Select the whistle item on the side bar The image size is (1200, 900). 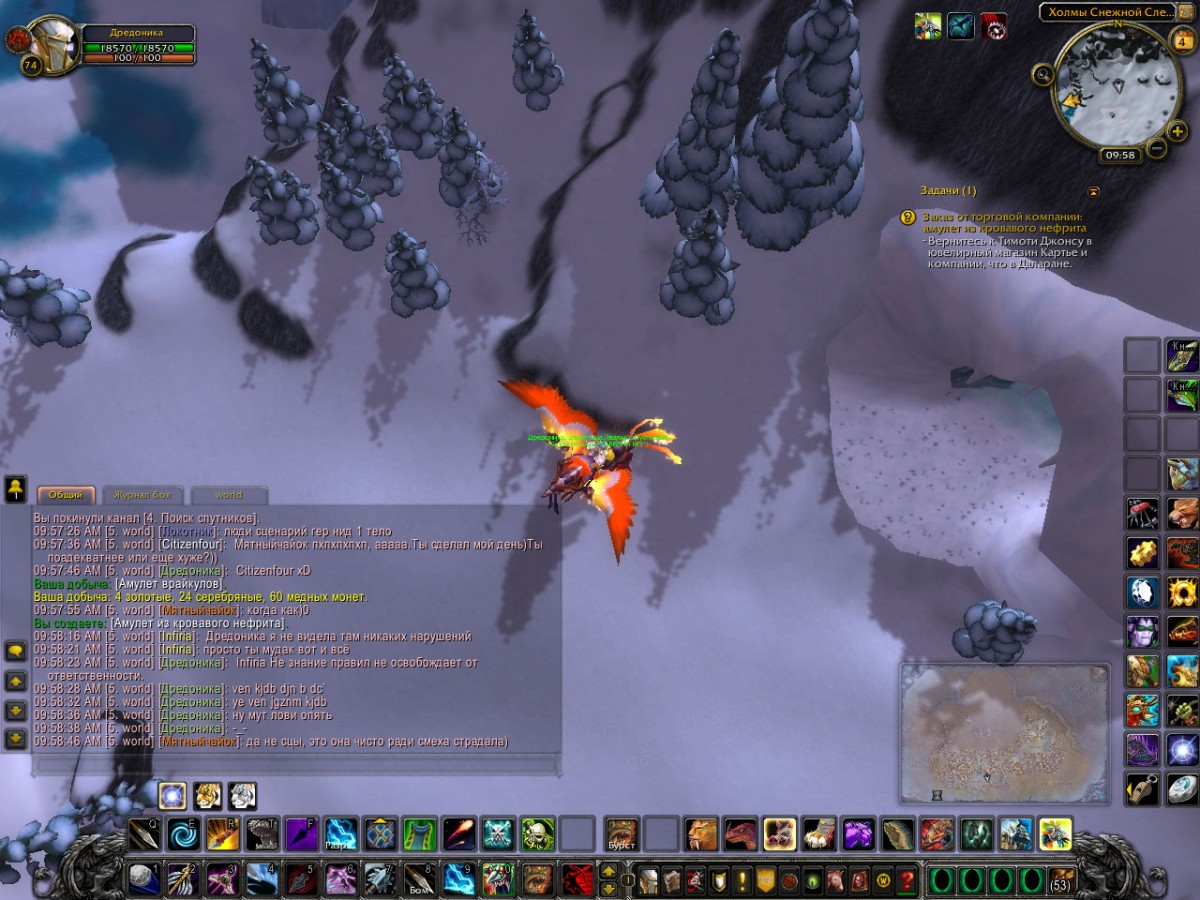(x=1143, y=788)
